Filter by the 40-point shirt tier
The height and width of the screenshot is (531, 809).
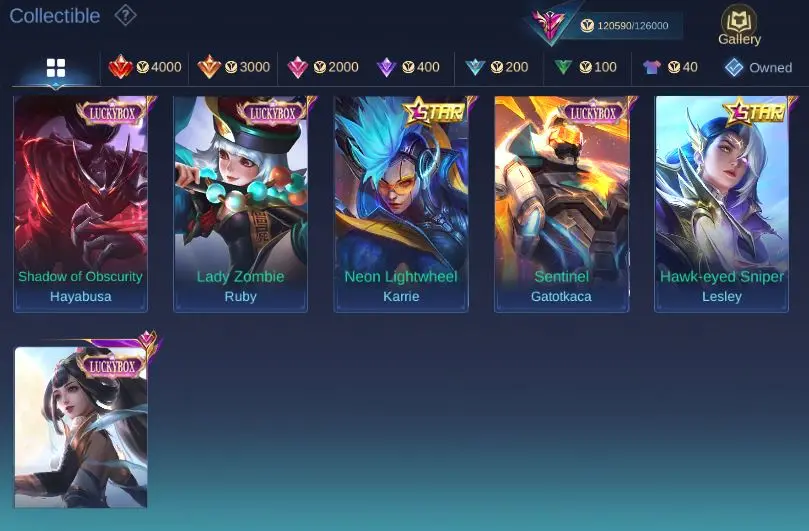670,67
